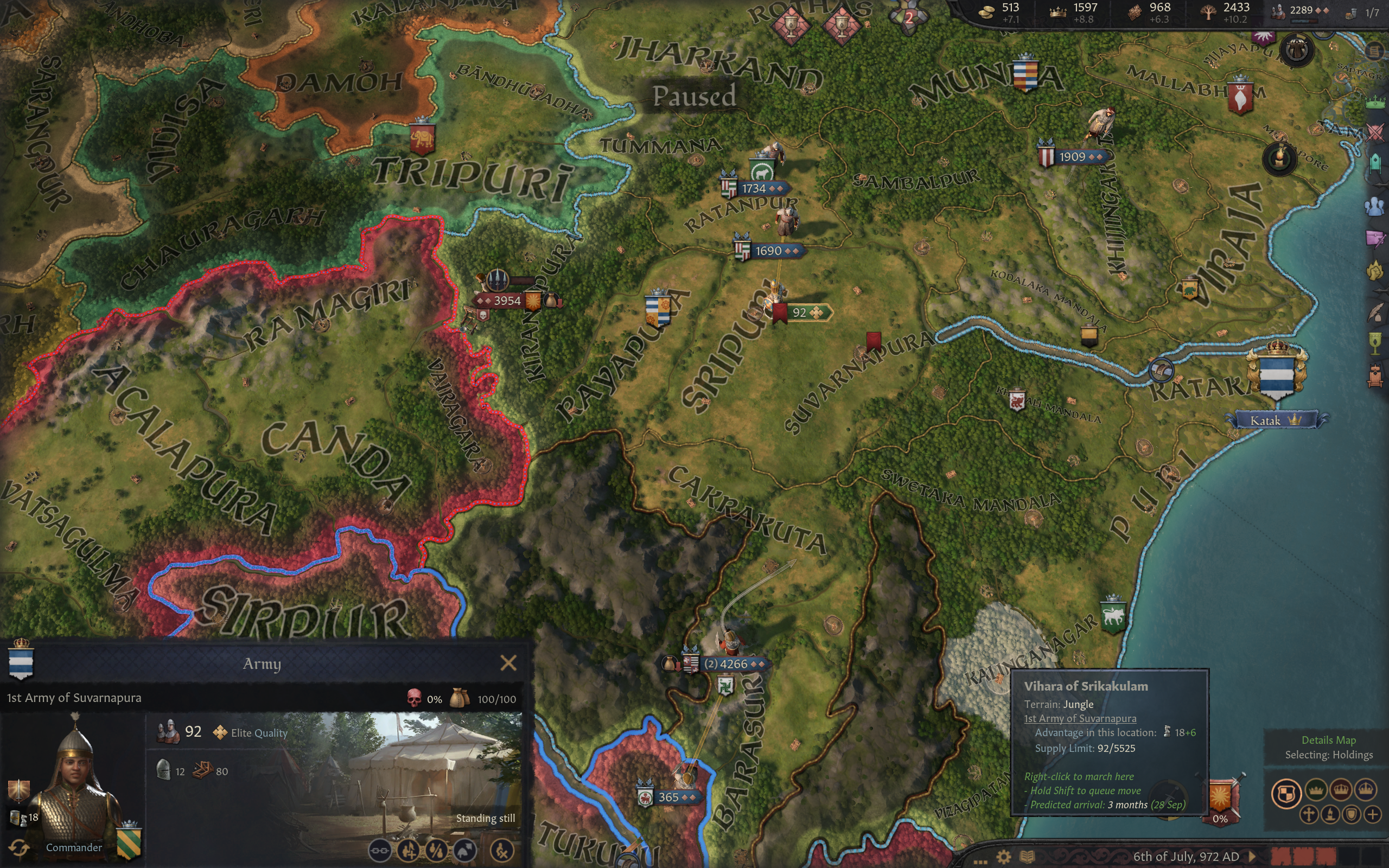This screenshot has width=1389, height=868.
Task: Change the army commander with the swap arrows
Action: [x=18, y=847]
